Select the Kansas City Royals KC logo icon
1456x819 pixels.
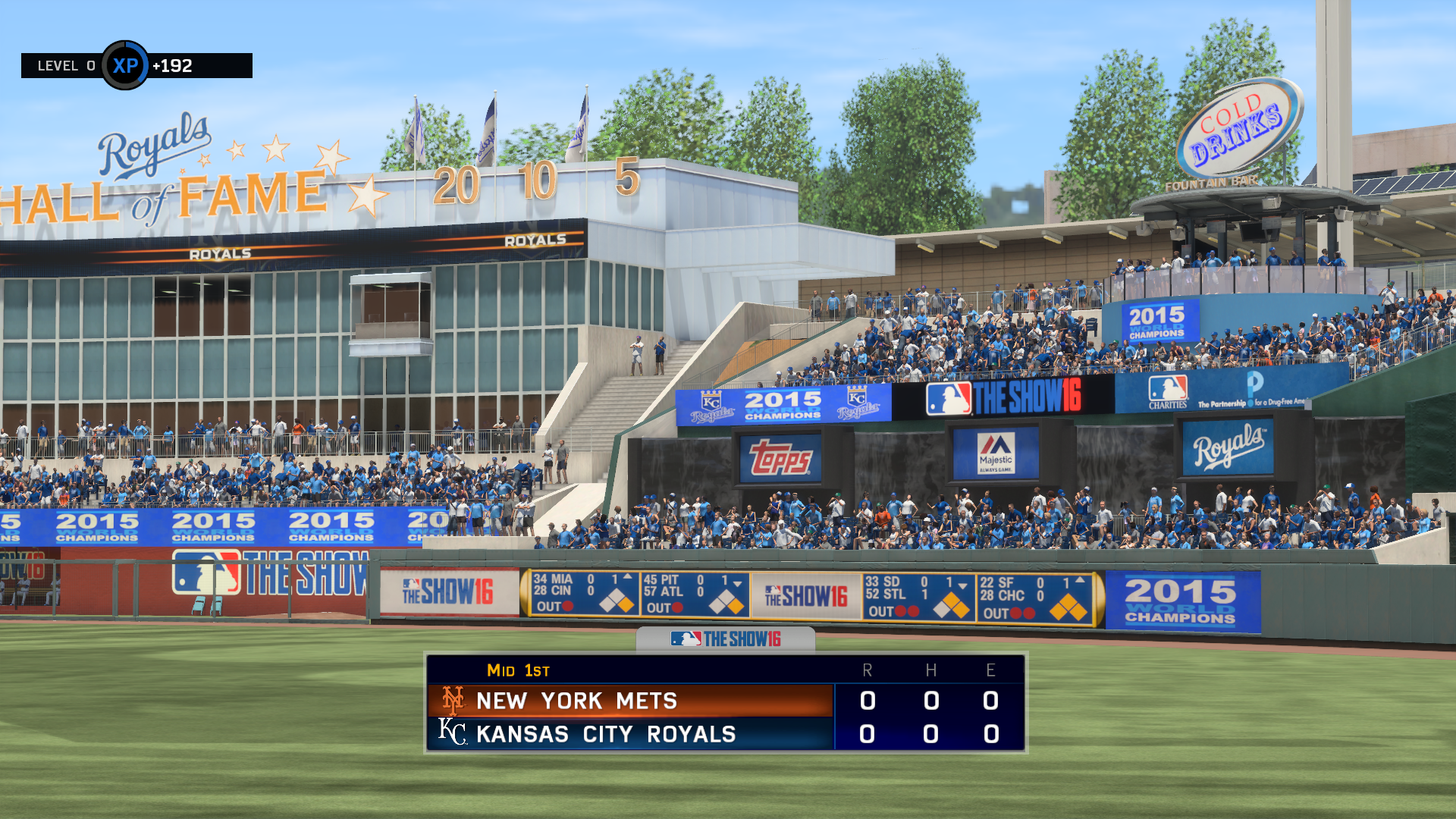[x=453, y=733]
